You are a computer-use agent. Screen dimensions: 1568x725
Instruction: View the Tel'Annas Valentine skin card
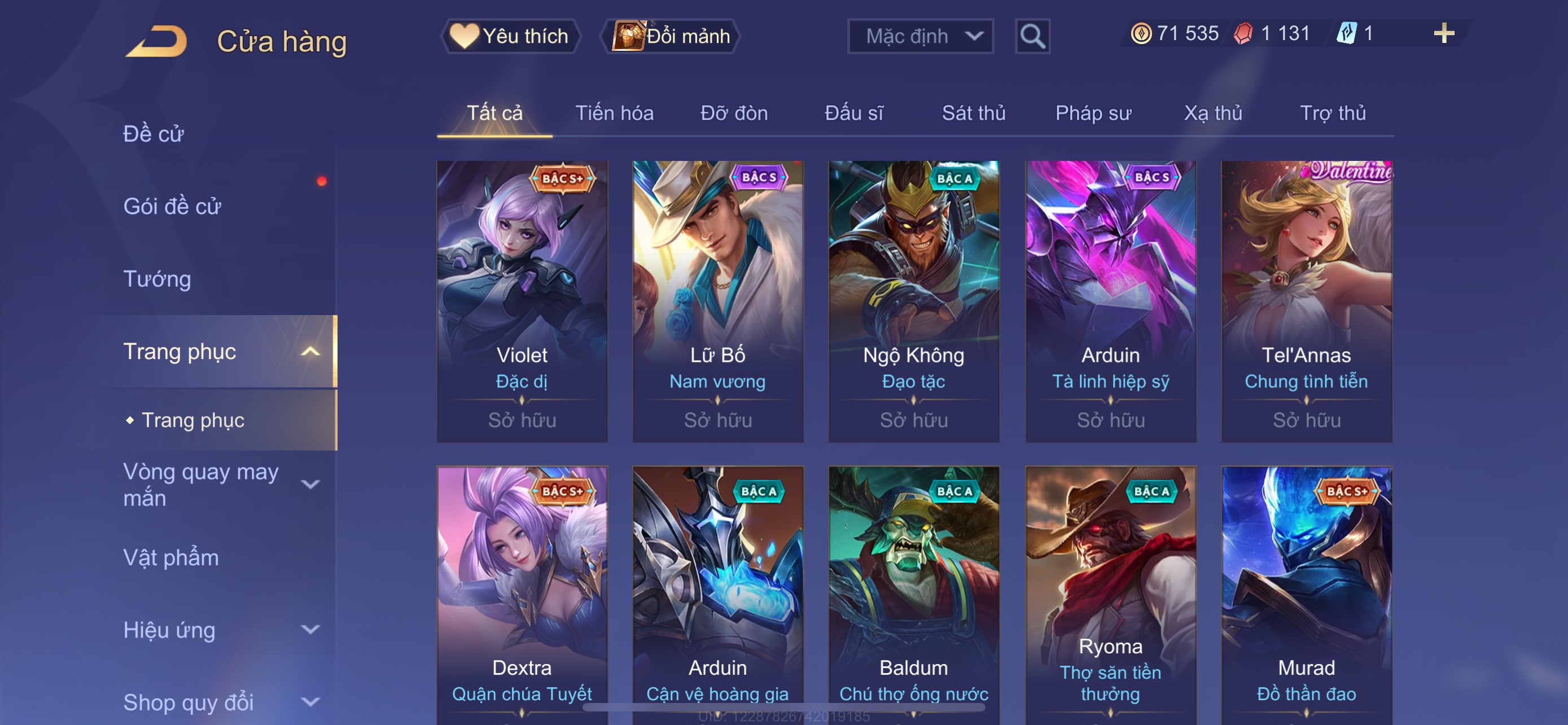click(1306, 301)
